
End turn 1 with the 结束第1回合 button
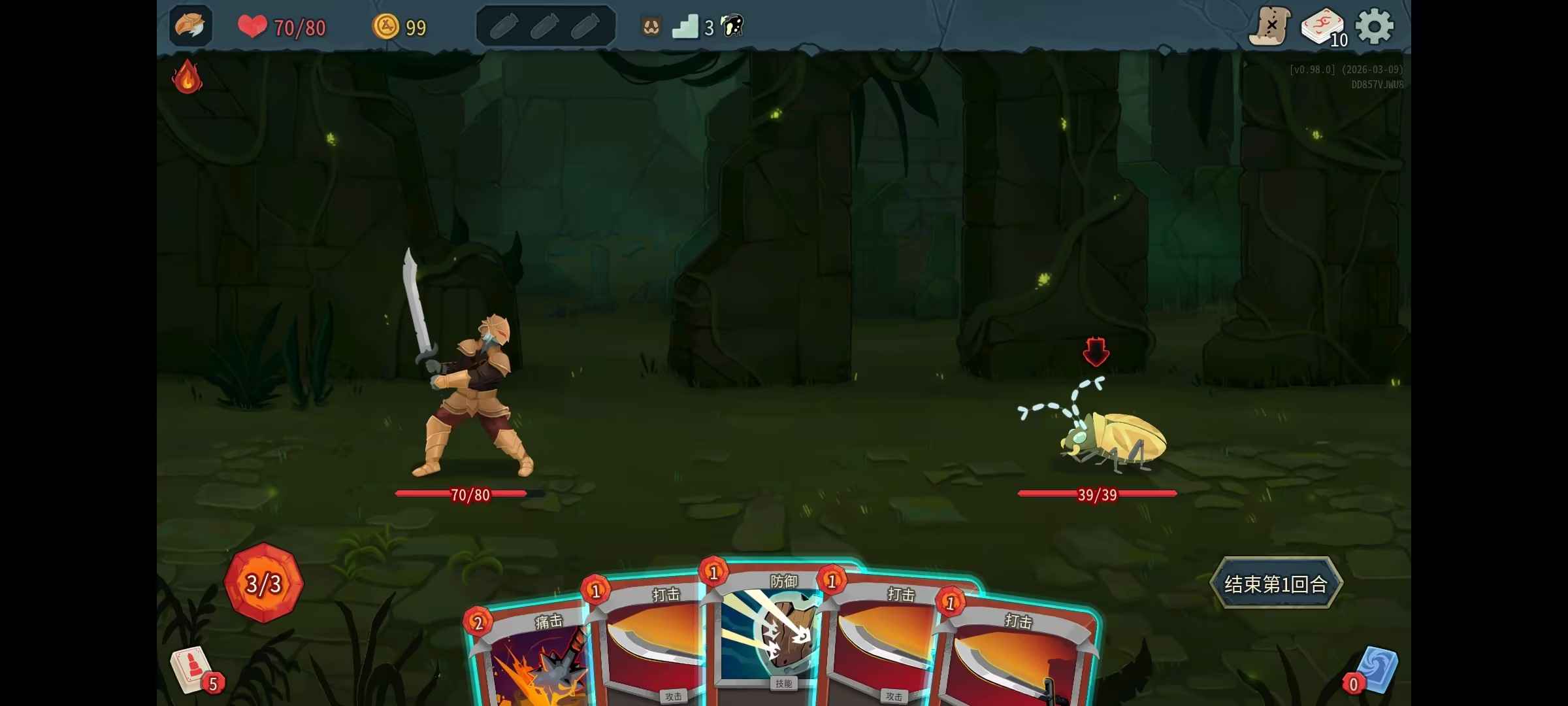click(1275, 584)
